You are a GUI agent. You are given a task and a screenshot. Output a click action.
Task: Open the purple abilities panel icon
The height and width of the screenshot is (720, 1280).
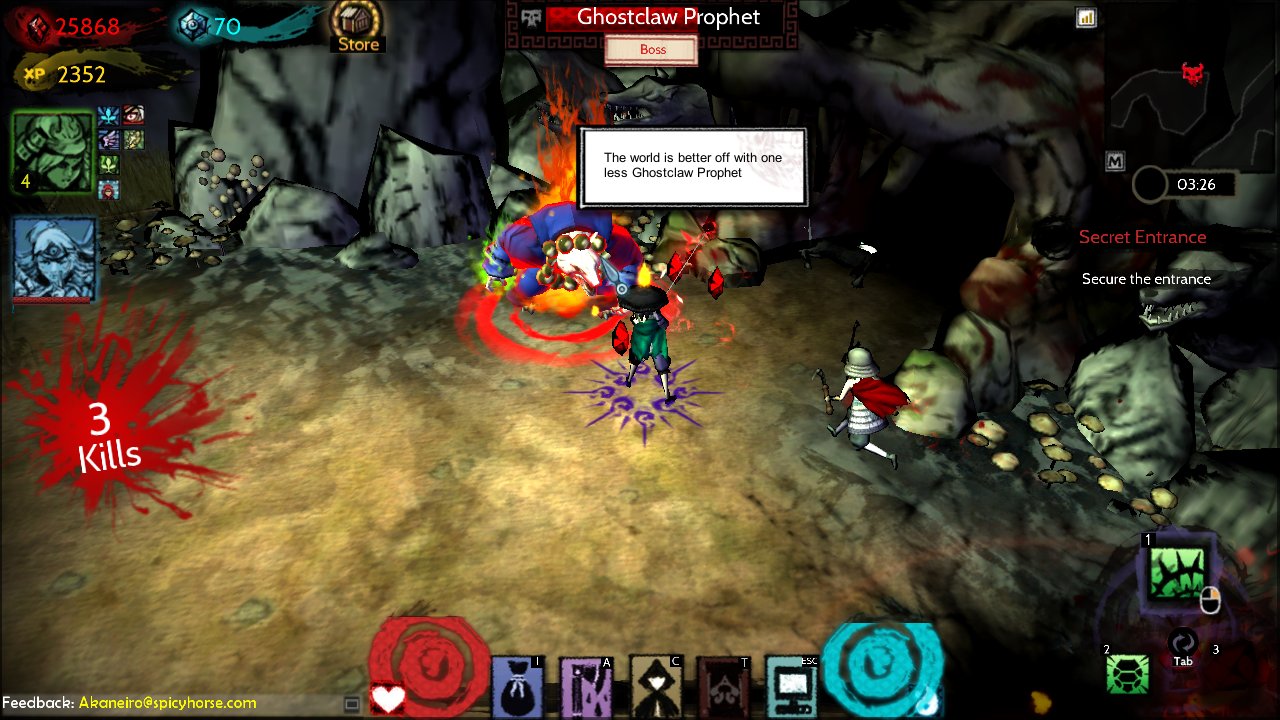[x=585, y=687]
